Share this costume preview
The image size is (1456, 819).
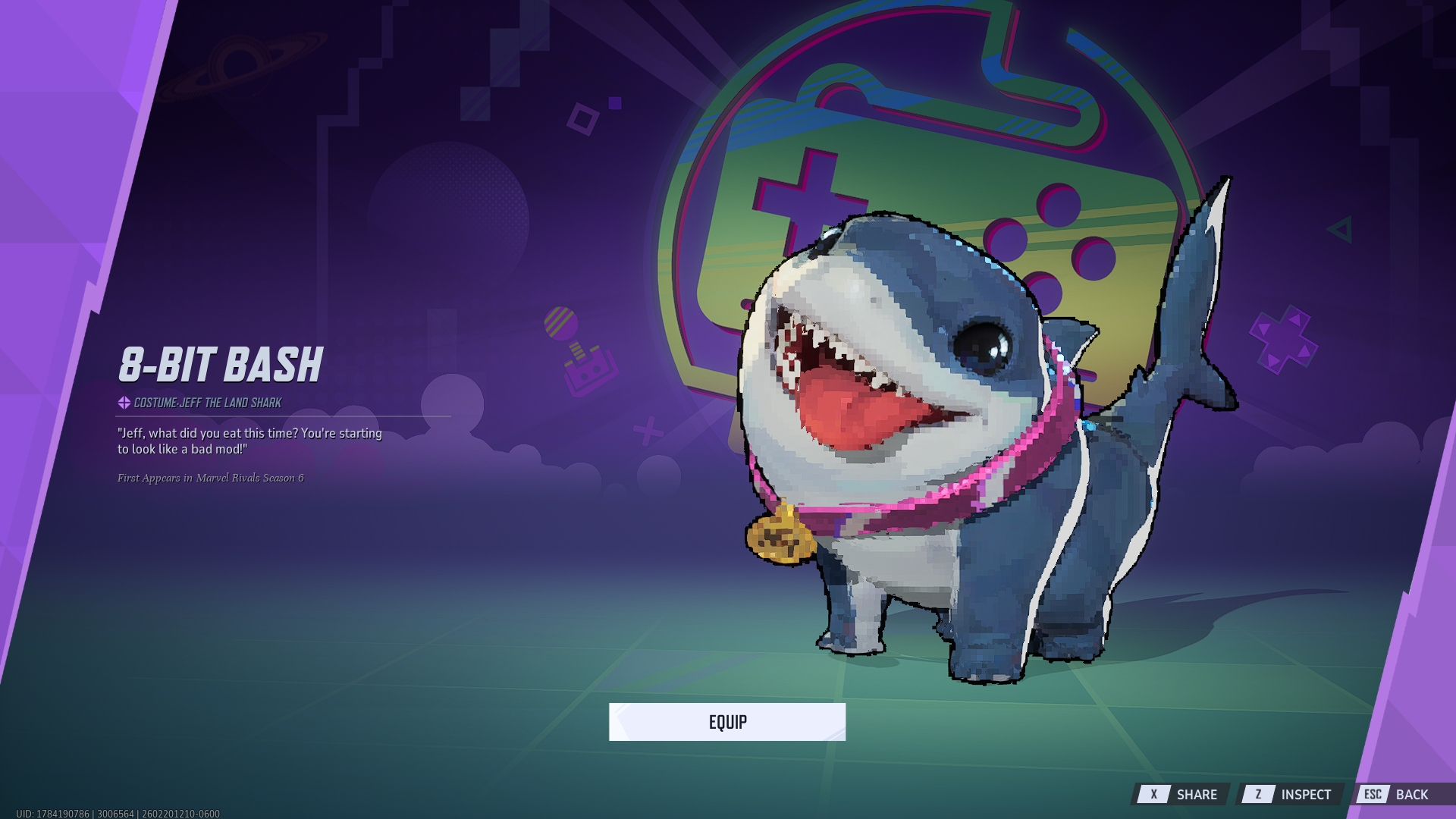(x=1181, y=794)
